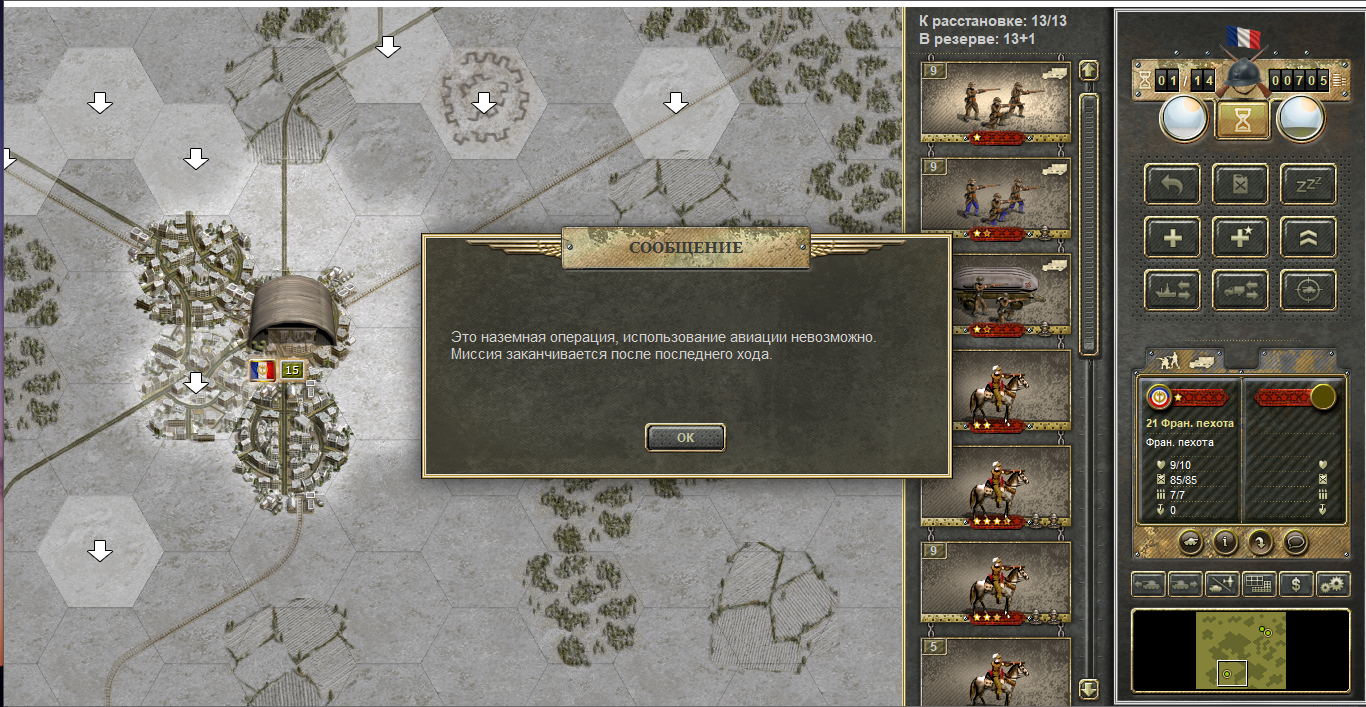Put the unit to sleep with ZZZ button
The image size is (1366, 707).
tap(1308, 185)
